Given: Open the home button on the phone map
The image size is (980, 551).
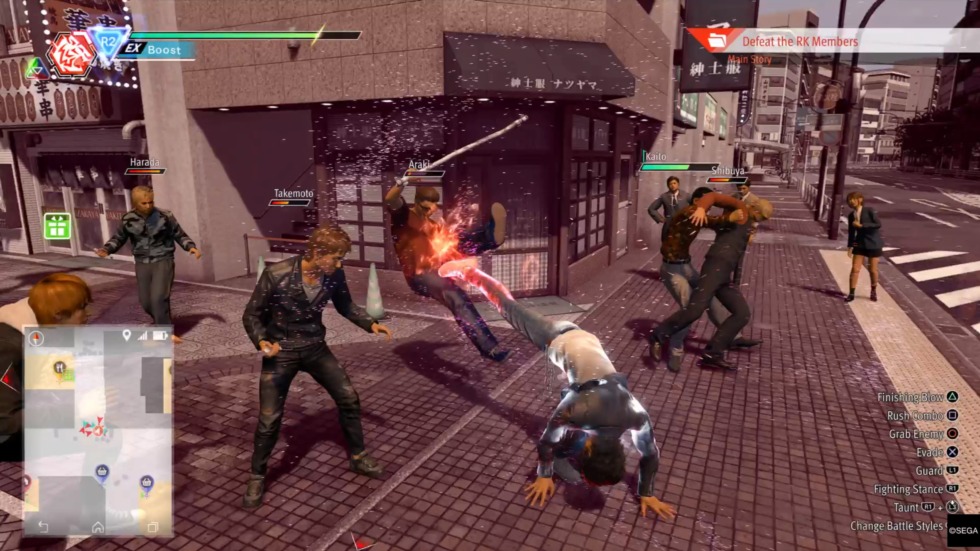Looking at the screenshot, I should click(x=98, y=526).
